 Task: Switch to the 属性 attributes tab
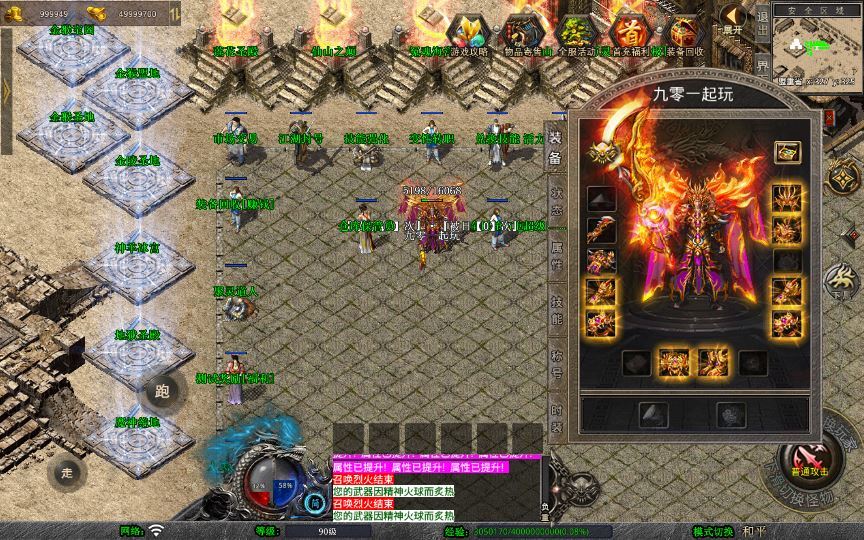[555, 251]
